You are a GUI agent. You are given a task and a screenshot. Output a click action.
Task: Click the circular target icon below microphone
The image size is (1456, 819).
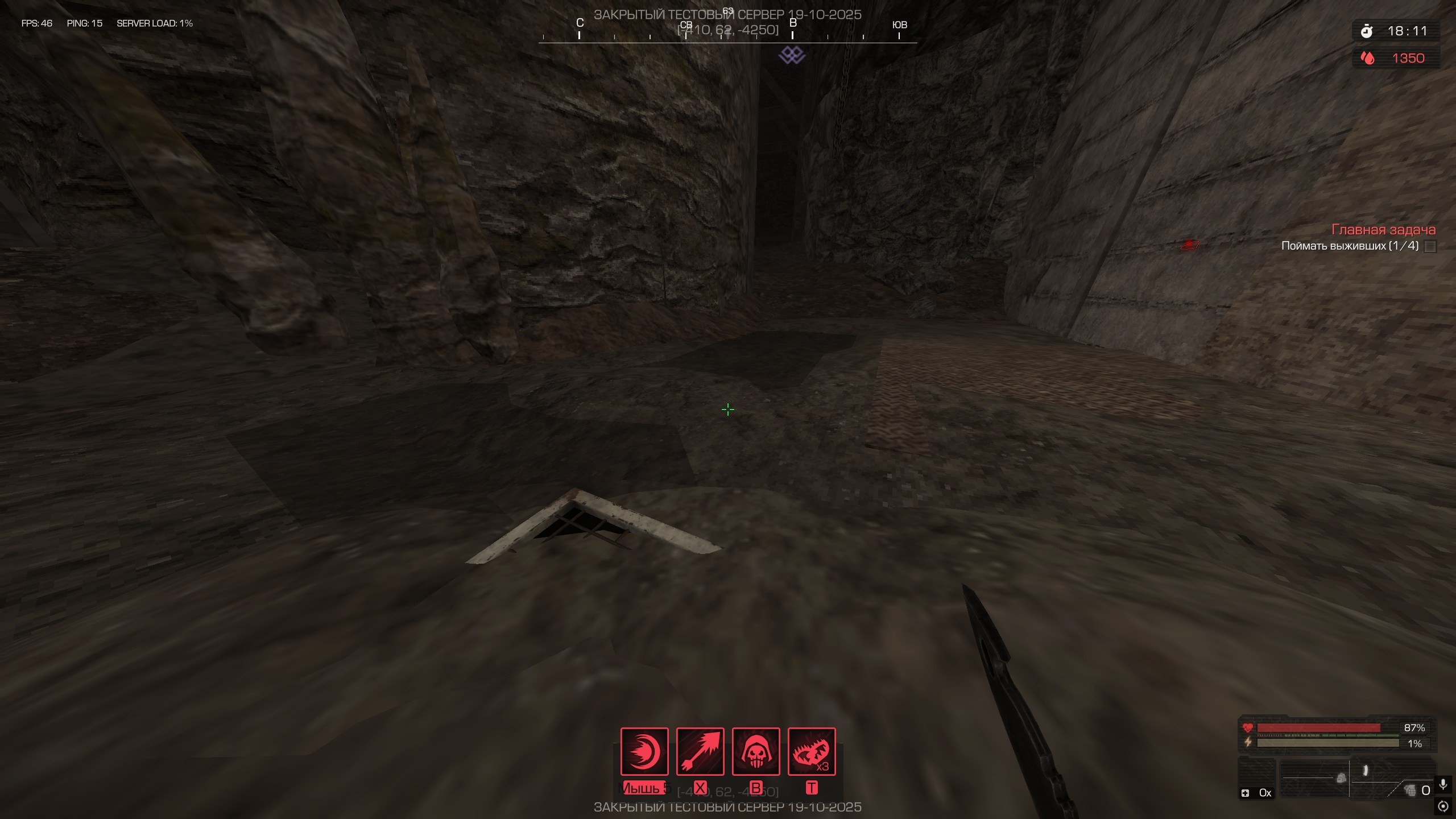pos(1443,806)
